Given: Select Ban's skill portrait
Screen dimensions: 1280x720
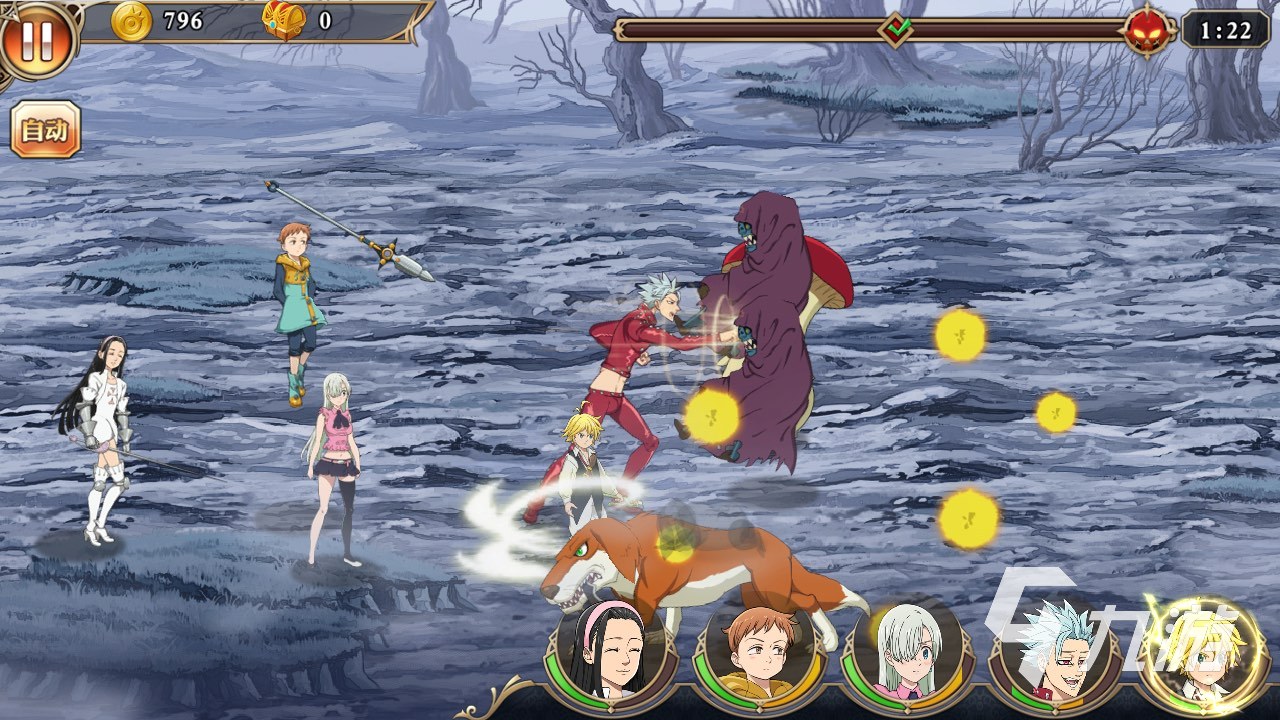Looking at the screenshot, I should (1053, 651).
